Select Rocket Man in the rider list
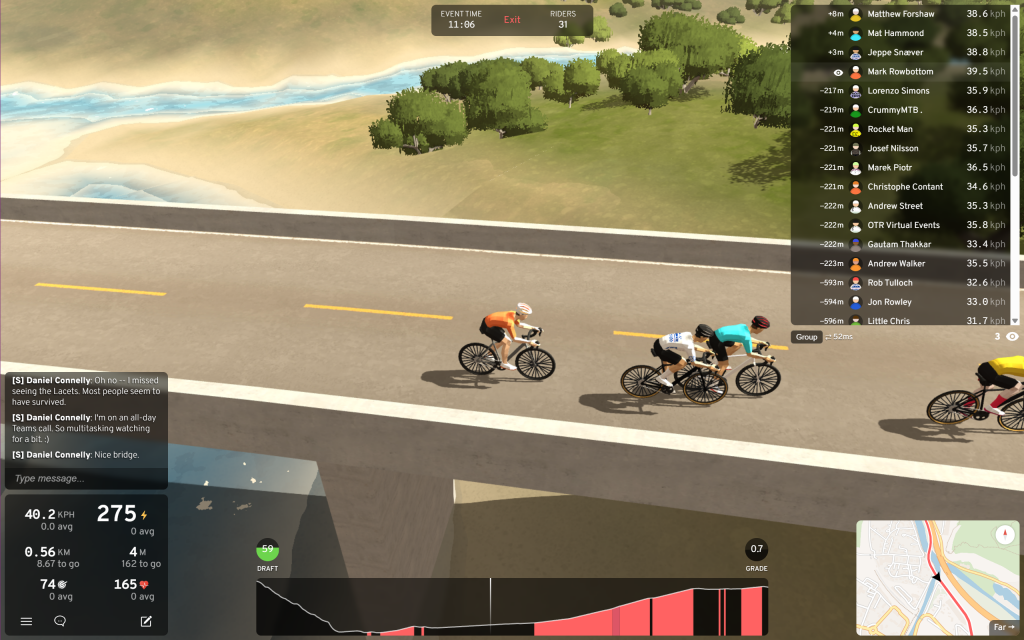The height and width of the screenshot is (640, 1024). click(x=890, y=129)
